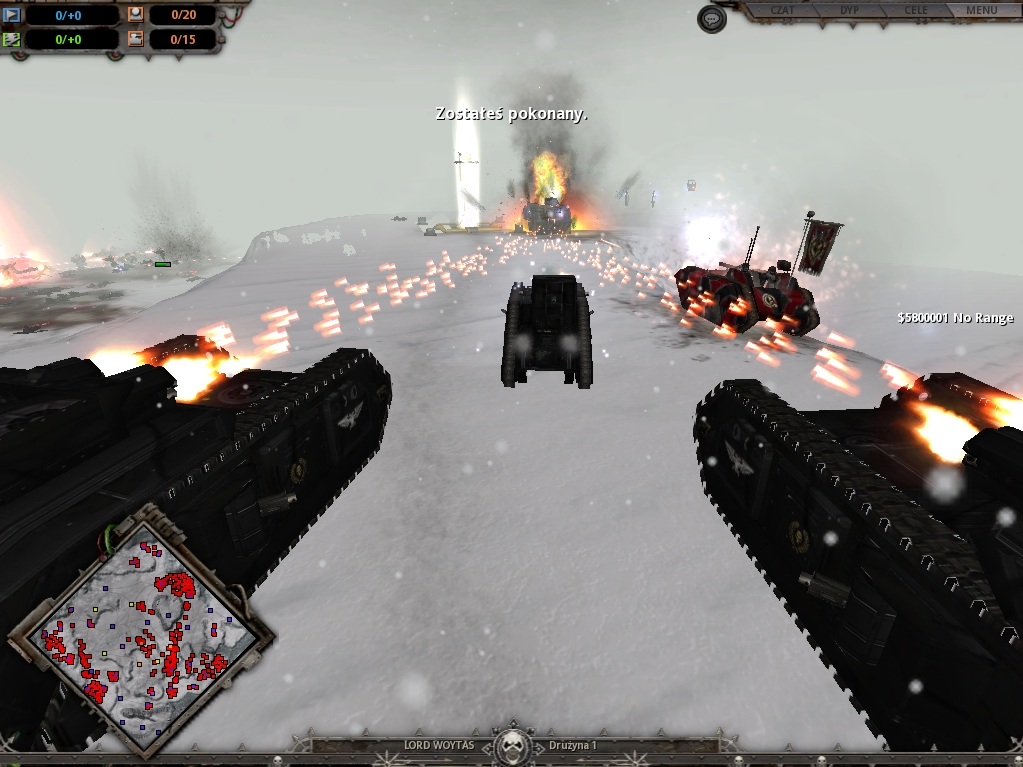The height and width of the screenshot is (767, 1023).
Task: Open the CZAT panel
Action: 783,11
